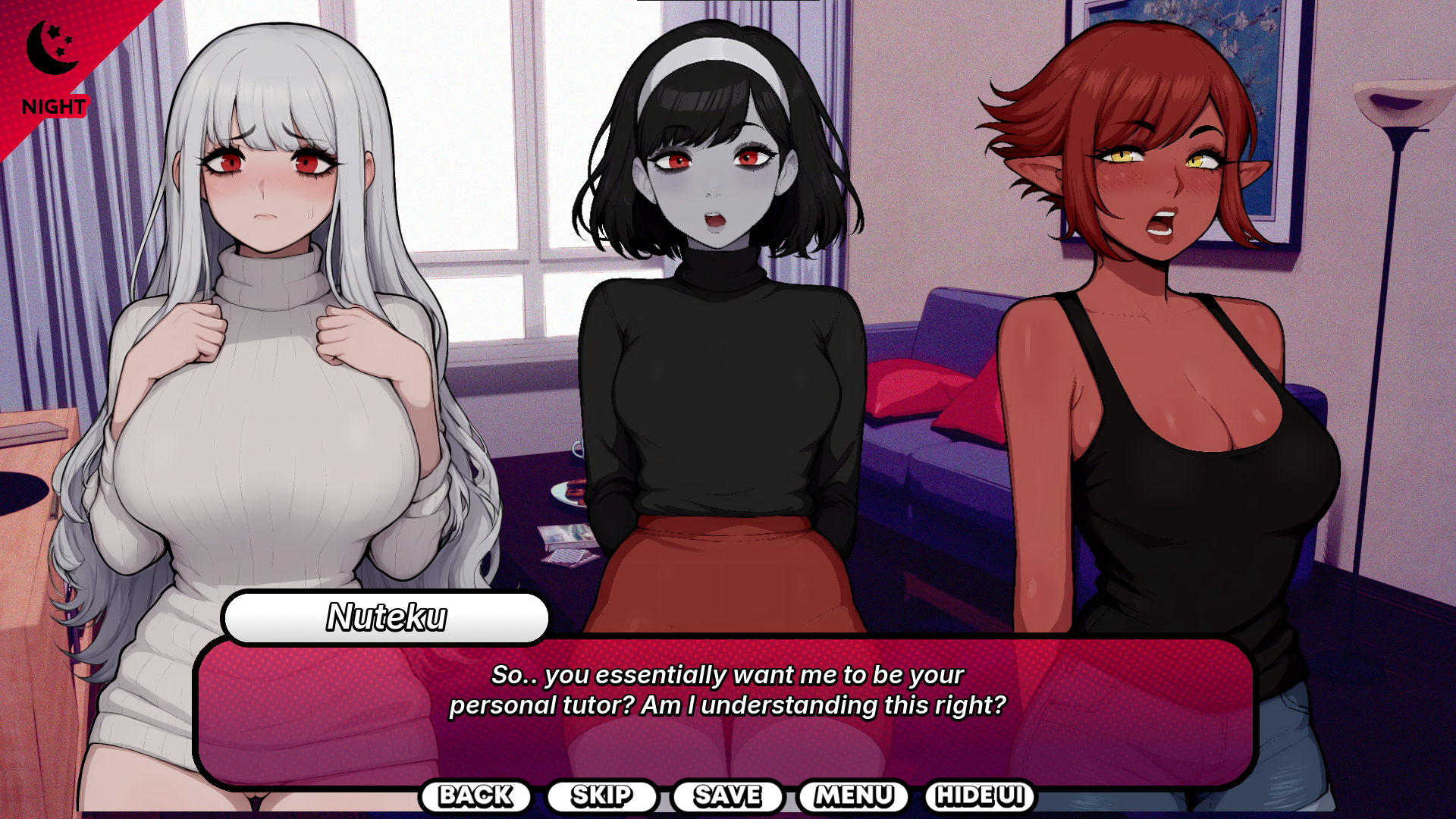This screenshot has width=1456, height=819.
Task: Open the game MENU
Action: 853,795
